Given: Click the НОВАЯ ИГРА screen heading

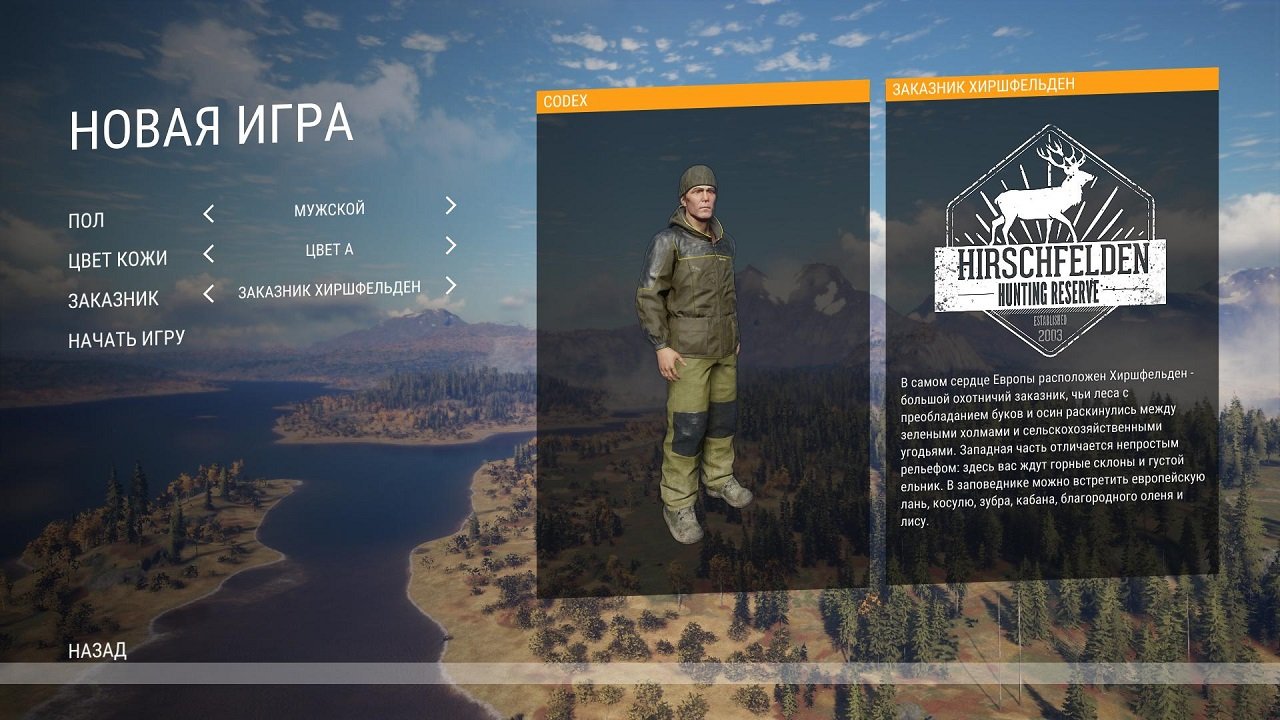Looking at the screenshot, I should [209, 128].
